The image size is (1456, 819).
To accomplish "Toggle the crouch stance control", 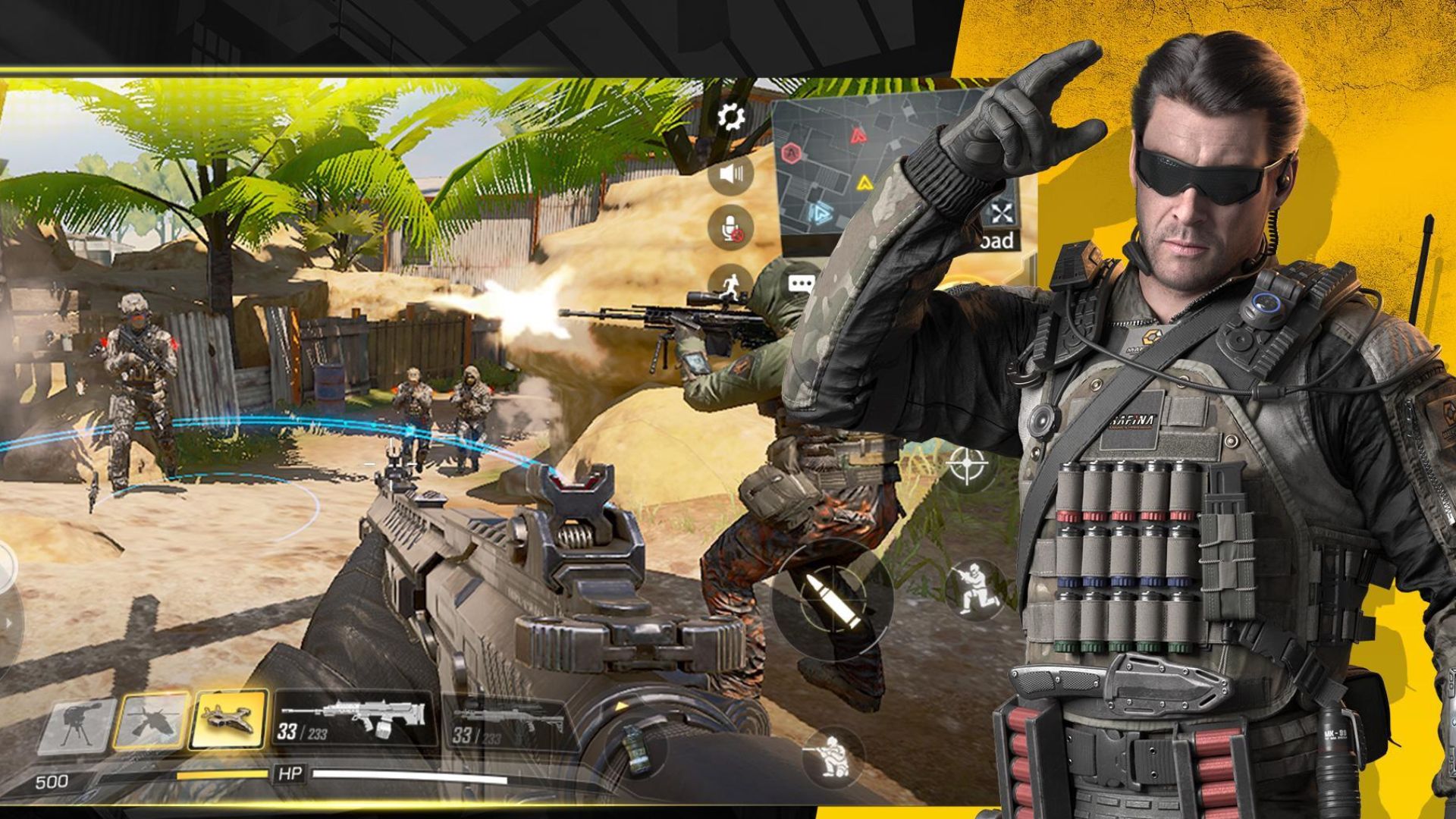I will click(974, 588).
